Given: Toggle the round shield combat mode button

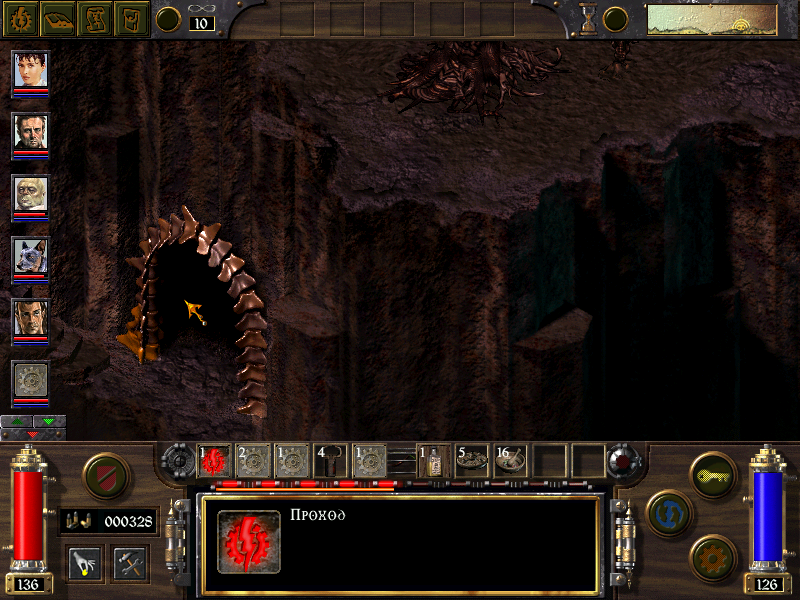Looking at the screenshot, I should pos(104,476).
